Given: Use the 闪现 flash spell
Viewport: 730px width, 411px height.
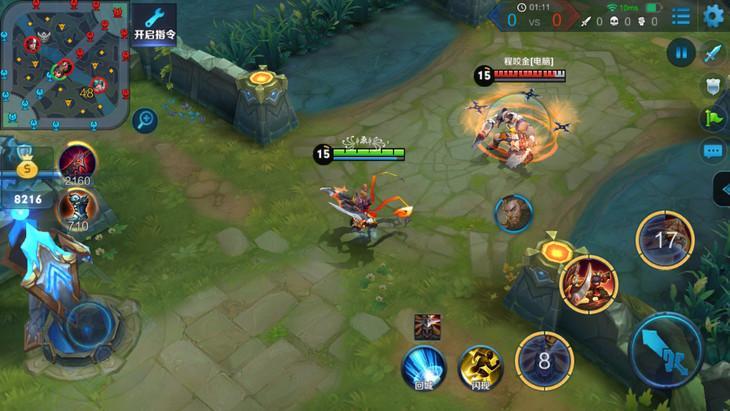Looking at the screenshot, I should (x=477, y=365).
